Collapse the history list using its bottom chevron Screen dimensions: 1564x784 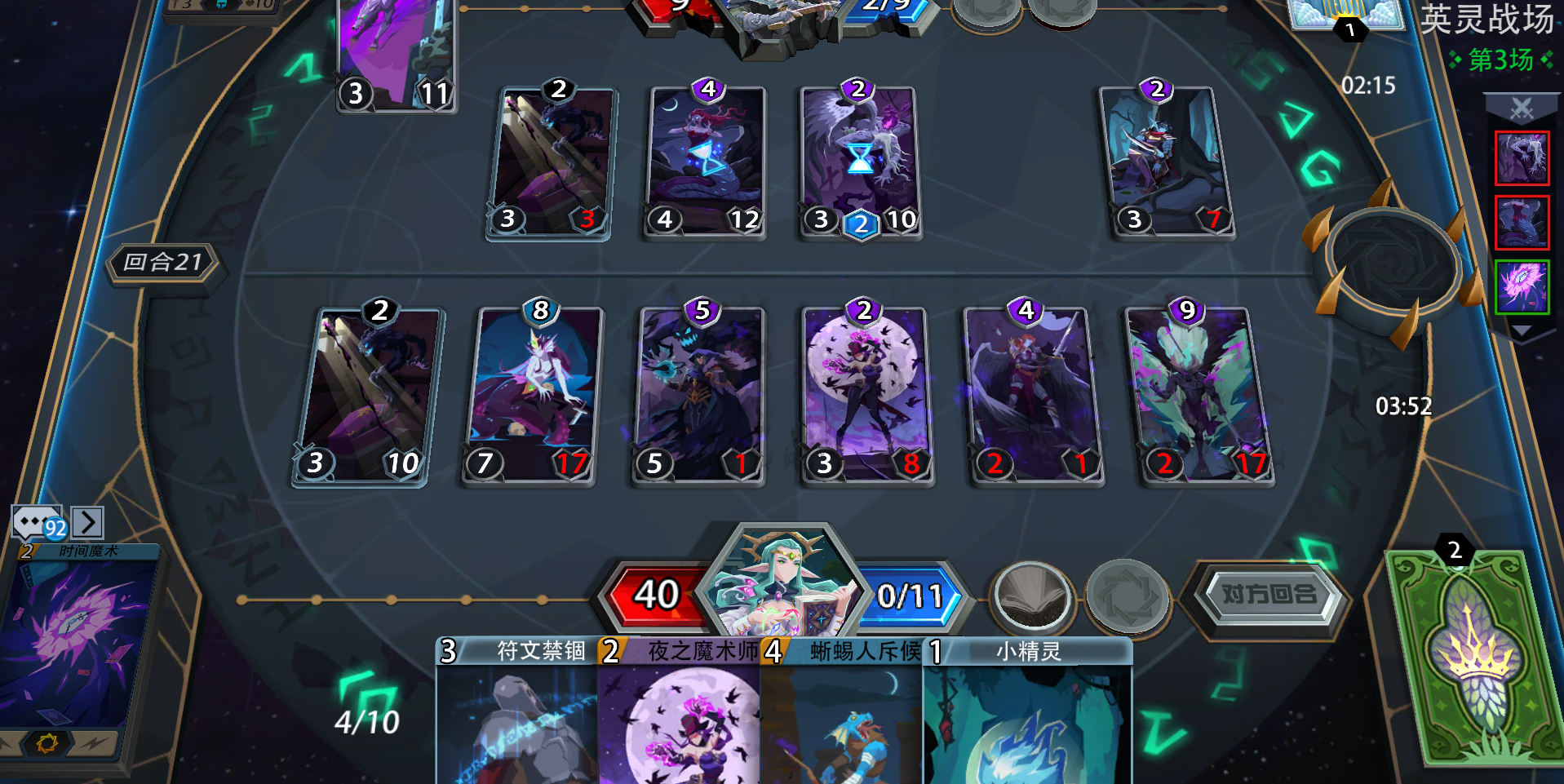click(1521, 330)
